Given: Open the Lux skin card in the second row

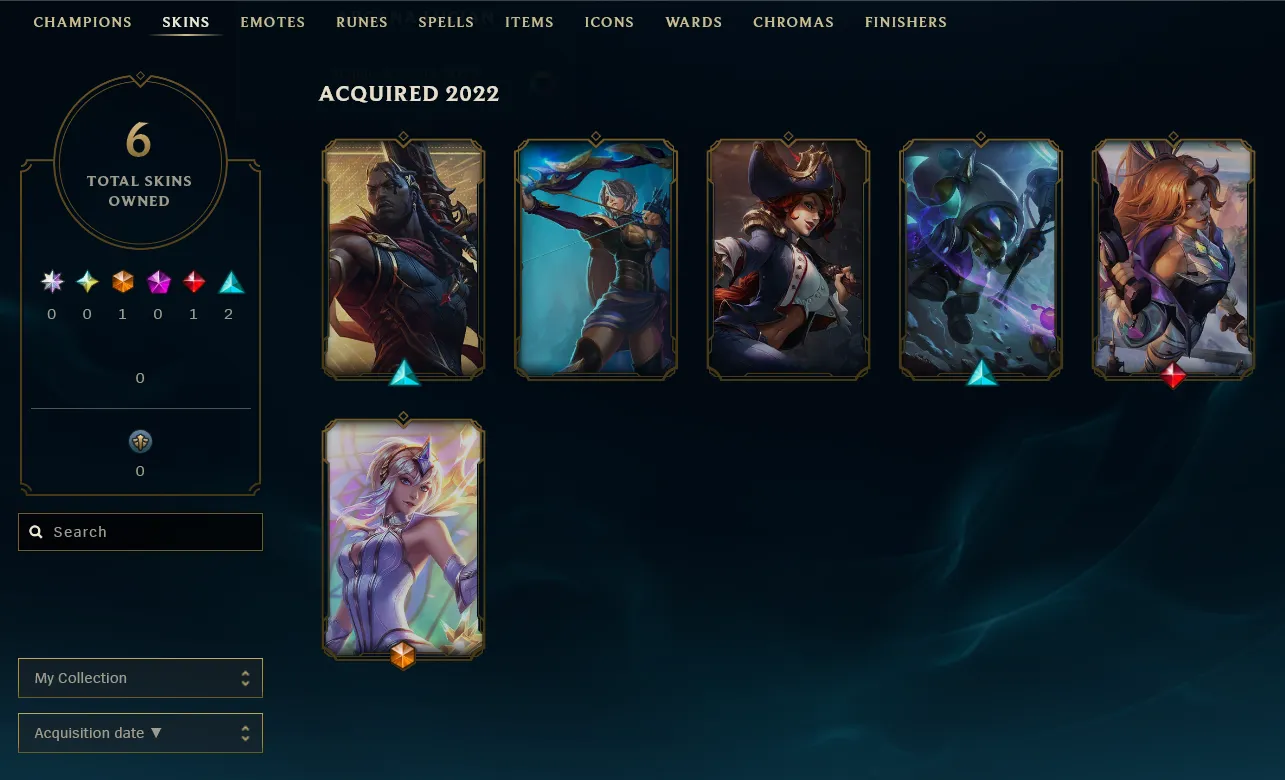Looking at the screenshot, I should tap(403, 538).
